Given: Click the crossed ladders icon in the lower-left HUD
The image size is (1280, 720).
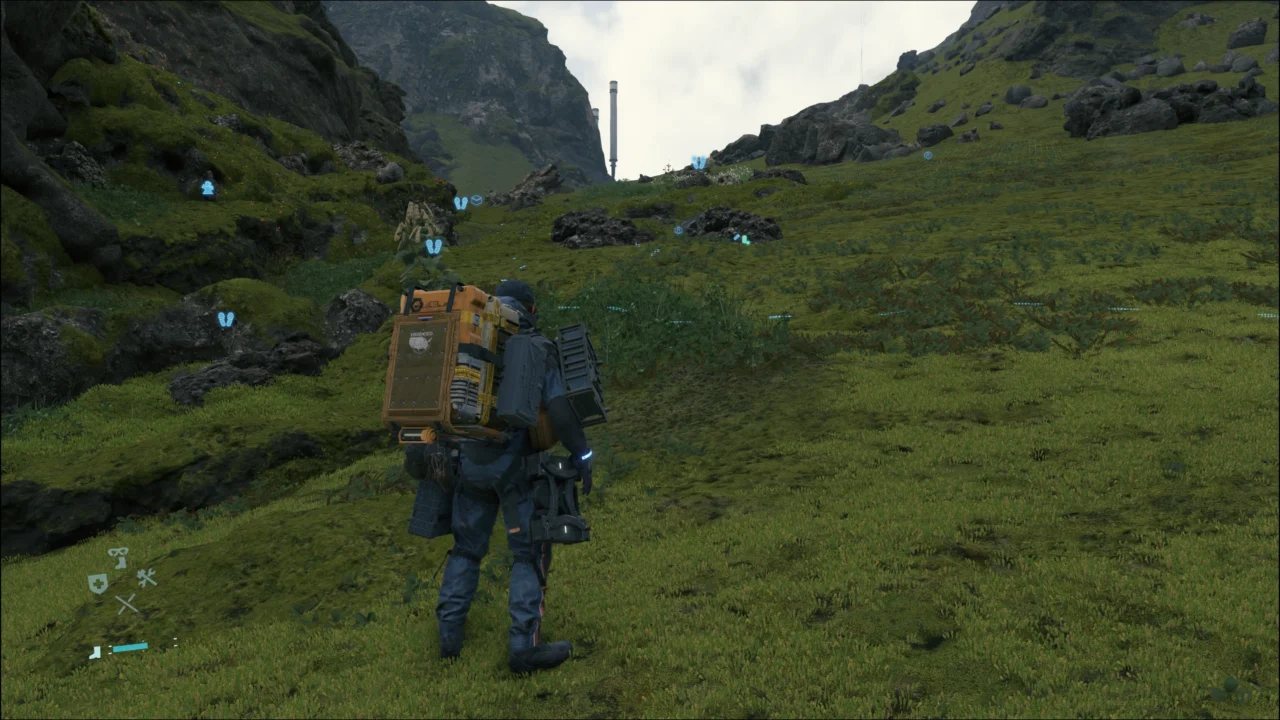Looking at the screenshot, I should click(x=126, y=604).
